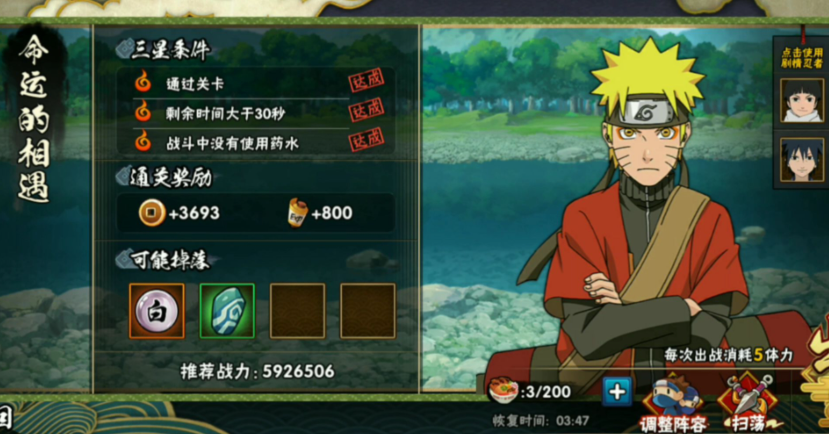Choose the lower dark-haired ninja portrait
Screen dimensions: 829x434
801,161
